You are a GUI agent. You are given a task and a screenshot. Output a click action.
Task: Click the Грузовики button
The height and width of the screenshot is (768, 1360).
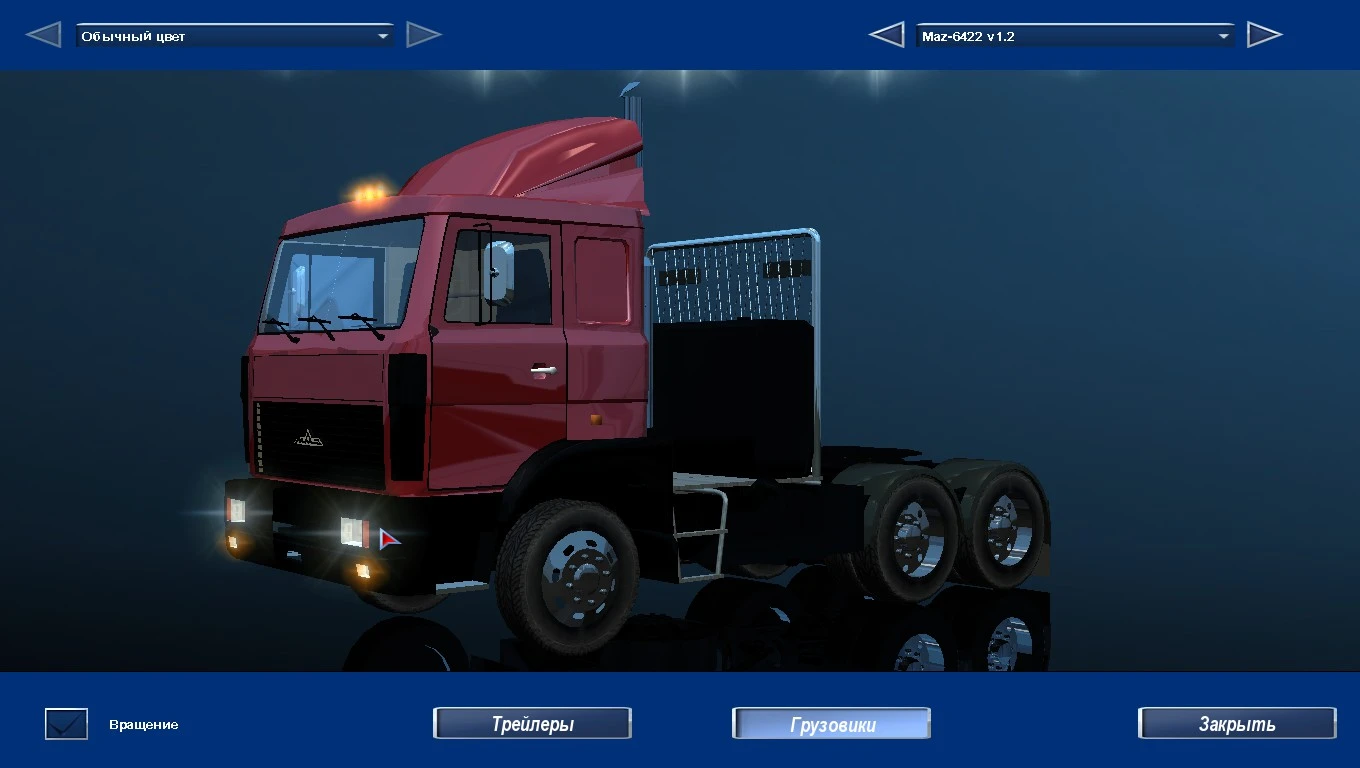(831, 723)
